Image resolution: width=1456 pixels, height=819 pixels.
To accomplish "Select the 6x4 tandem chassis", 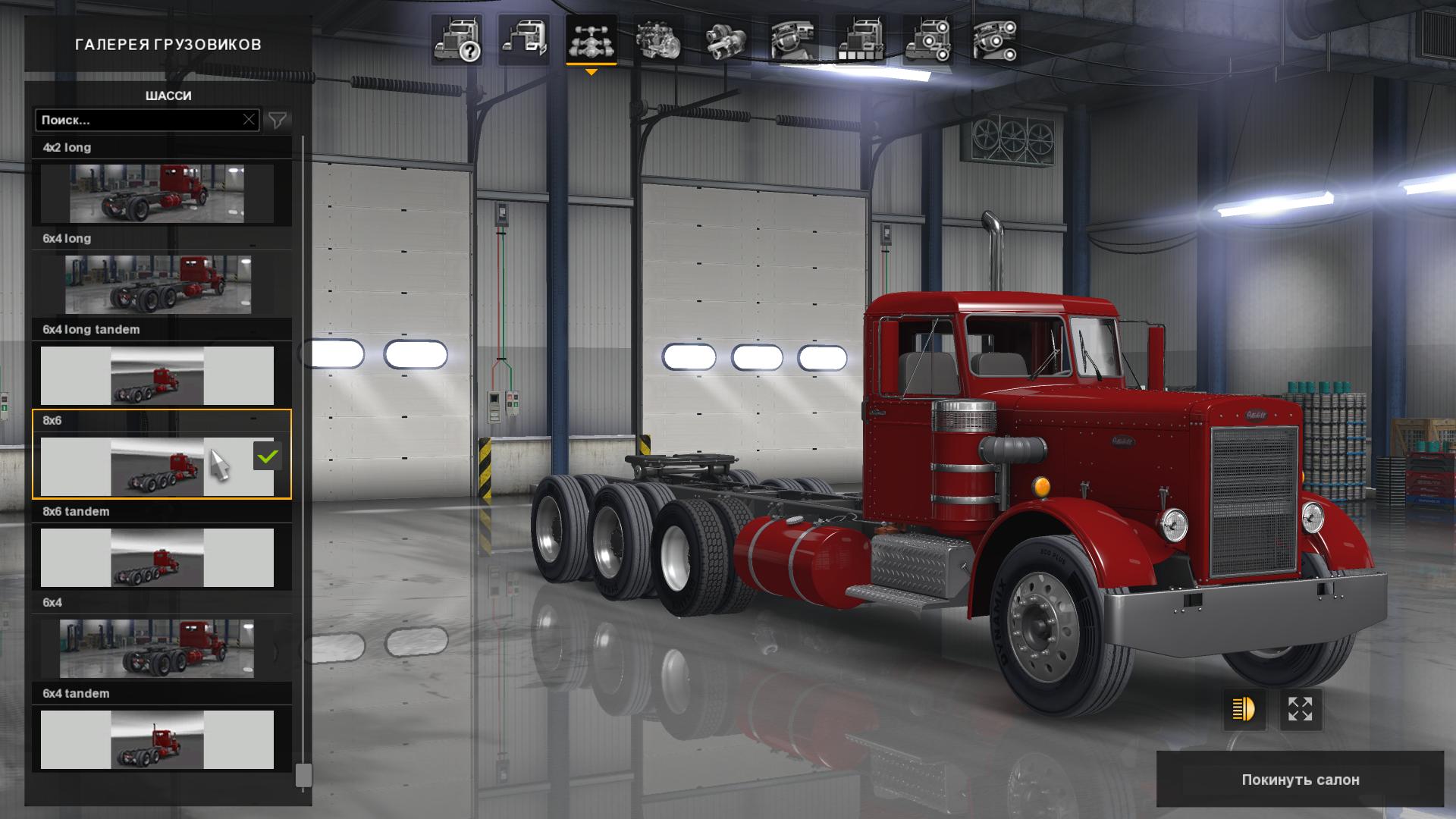I will 157,739.
